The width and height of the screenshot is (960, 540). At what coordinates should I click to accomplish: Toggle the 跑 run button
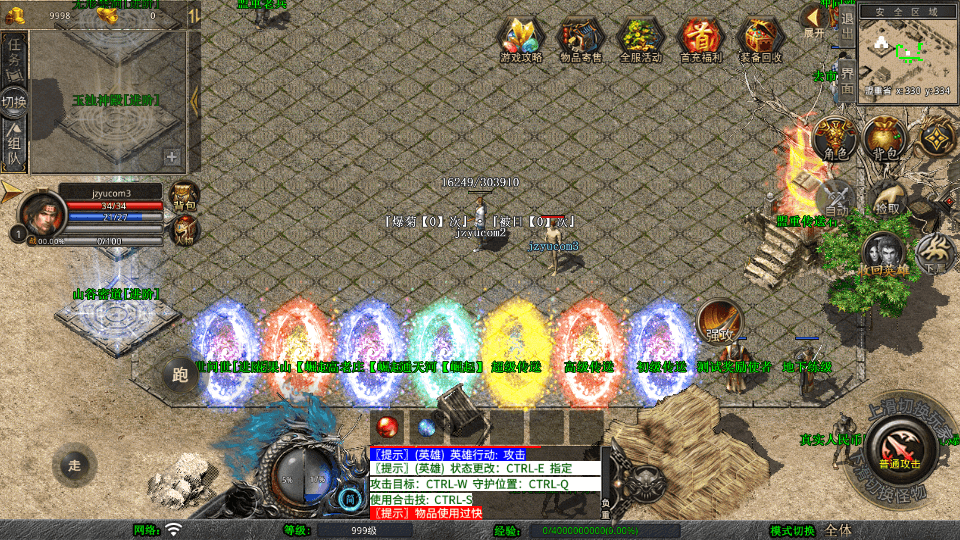(x=180, y=376)
